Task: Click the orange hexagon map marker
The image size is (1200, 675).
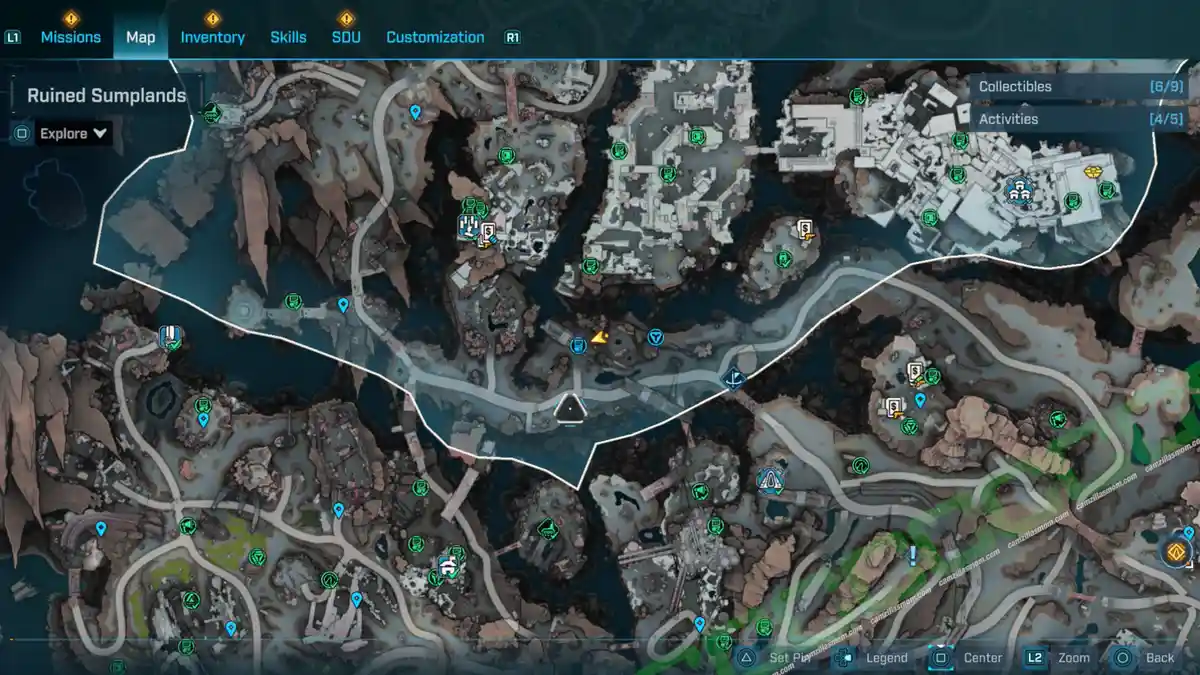Action: point(1176,551)
